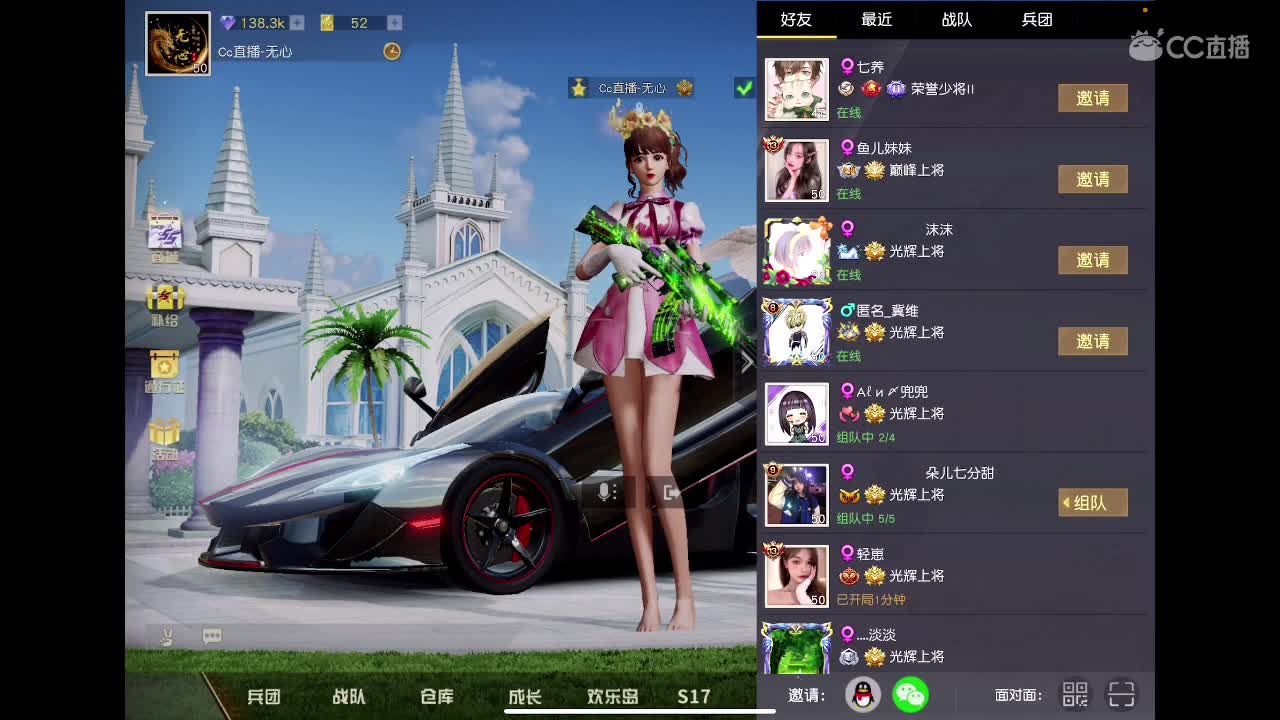Collapse the friends panel with the arrow
The height and width of the screenshot is (720, 1280).
(746, 362)
